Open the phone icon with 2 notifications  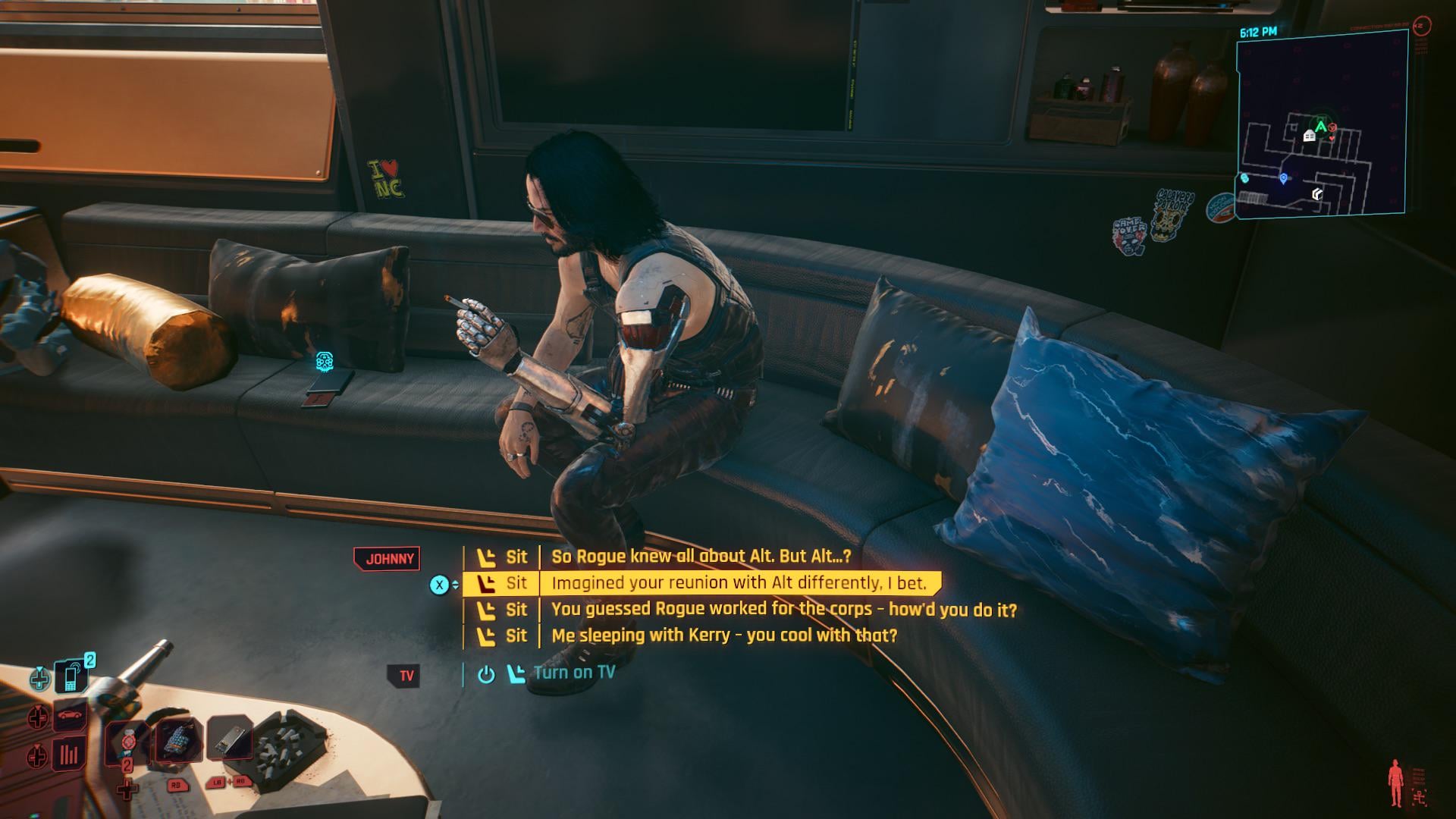[x=72, y=677]
